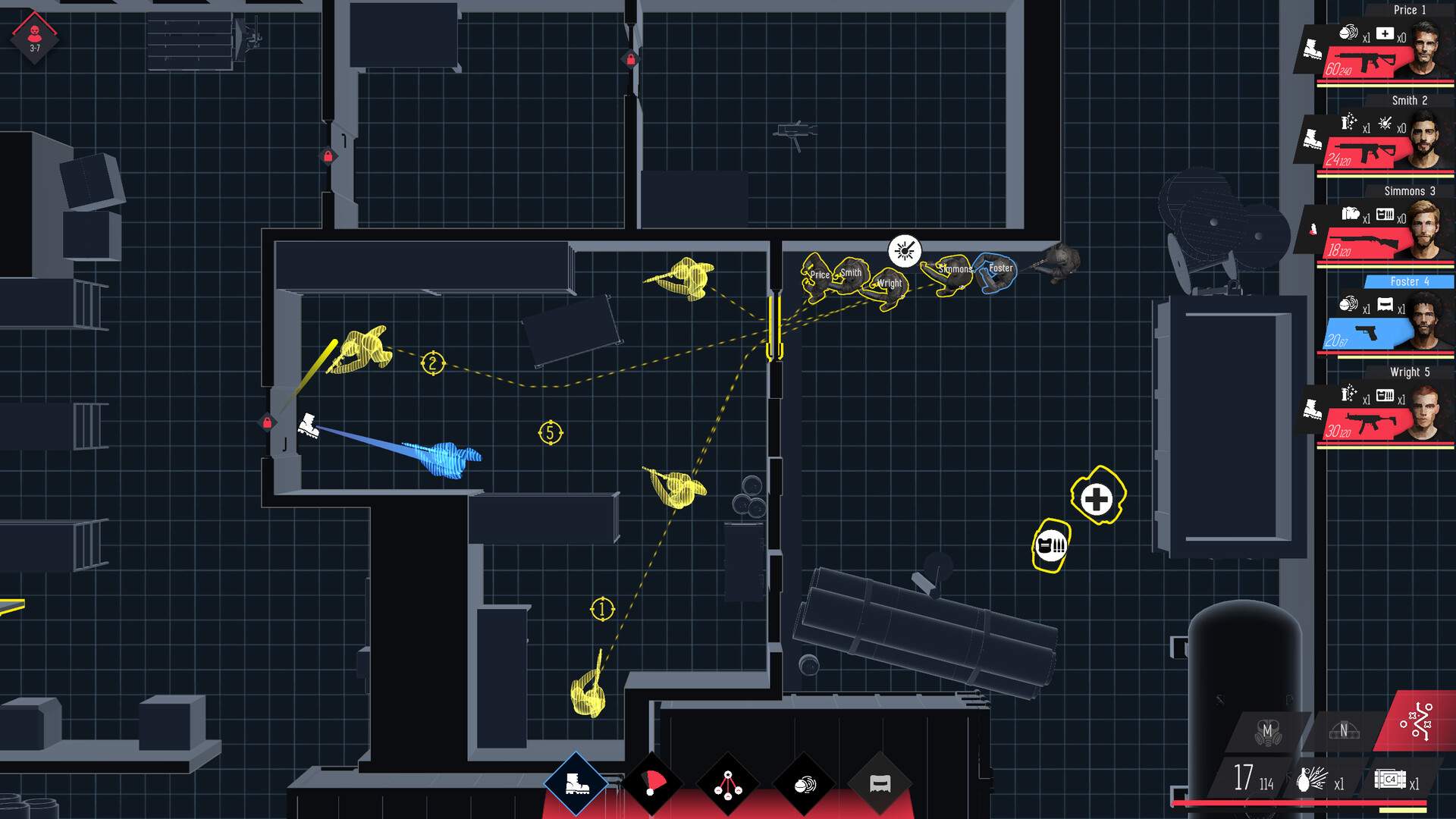
Task: Select the grey ballistic shield command
Action: pyautogui.click(x=880, y=785)
